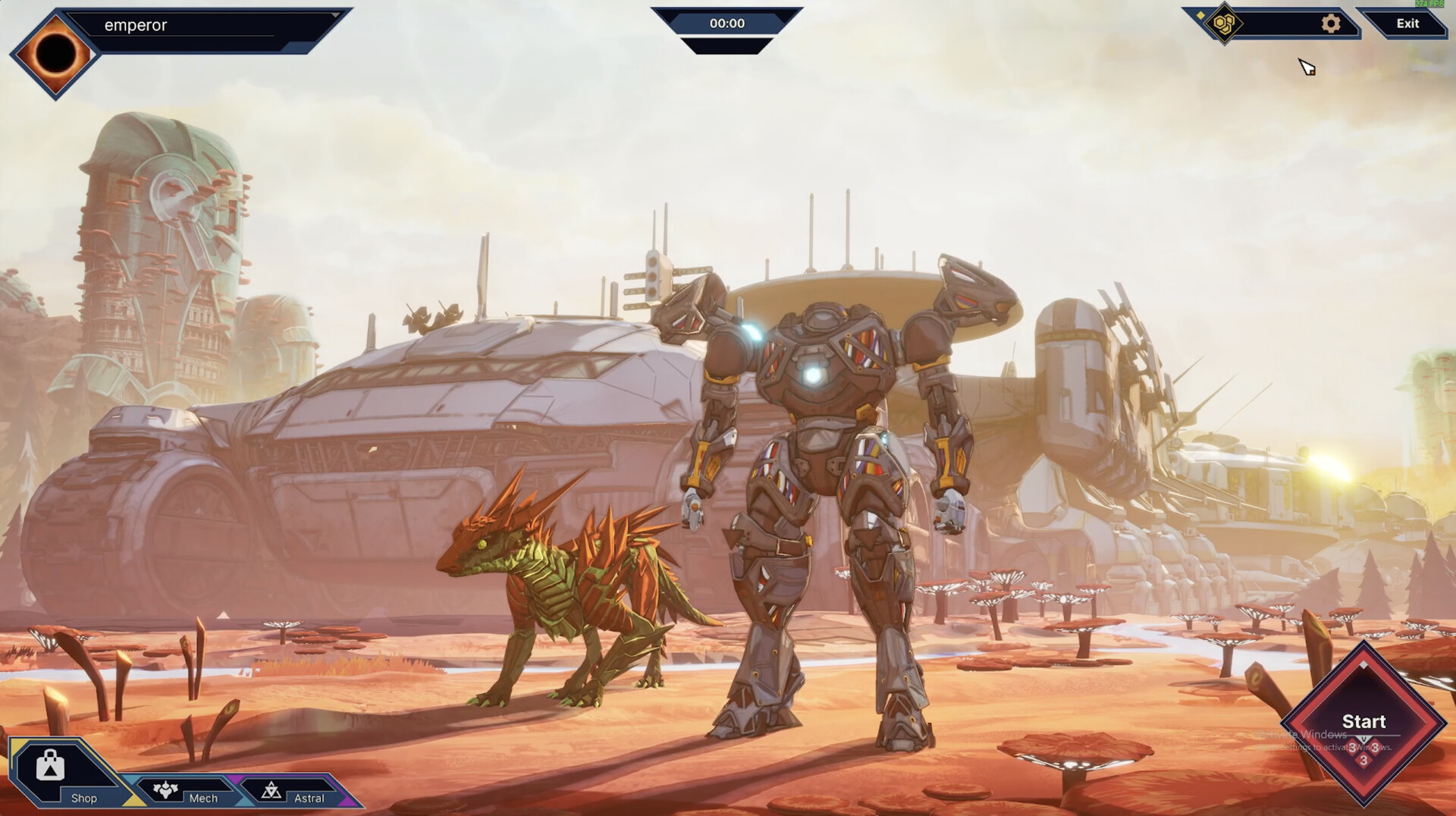The height and width of the screenshot is (816, 1456).
Task: Click the 00:00 match timer banner
Action: click(x=730, y=23)
